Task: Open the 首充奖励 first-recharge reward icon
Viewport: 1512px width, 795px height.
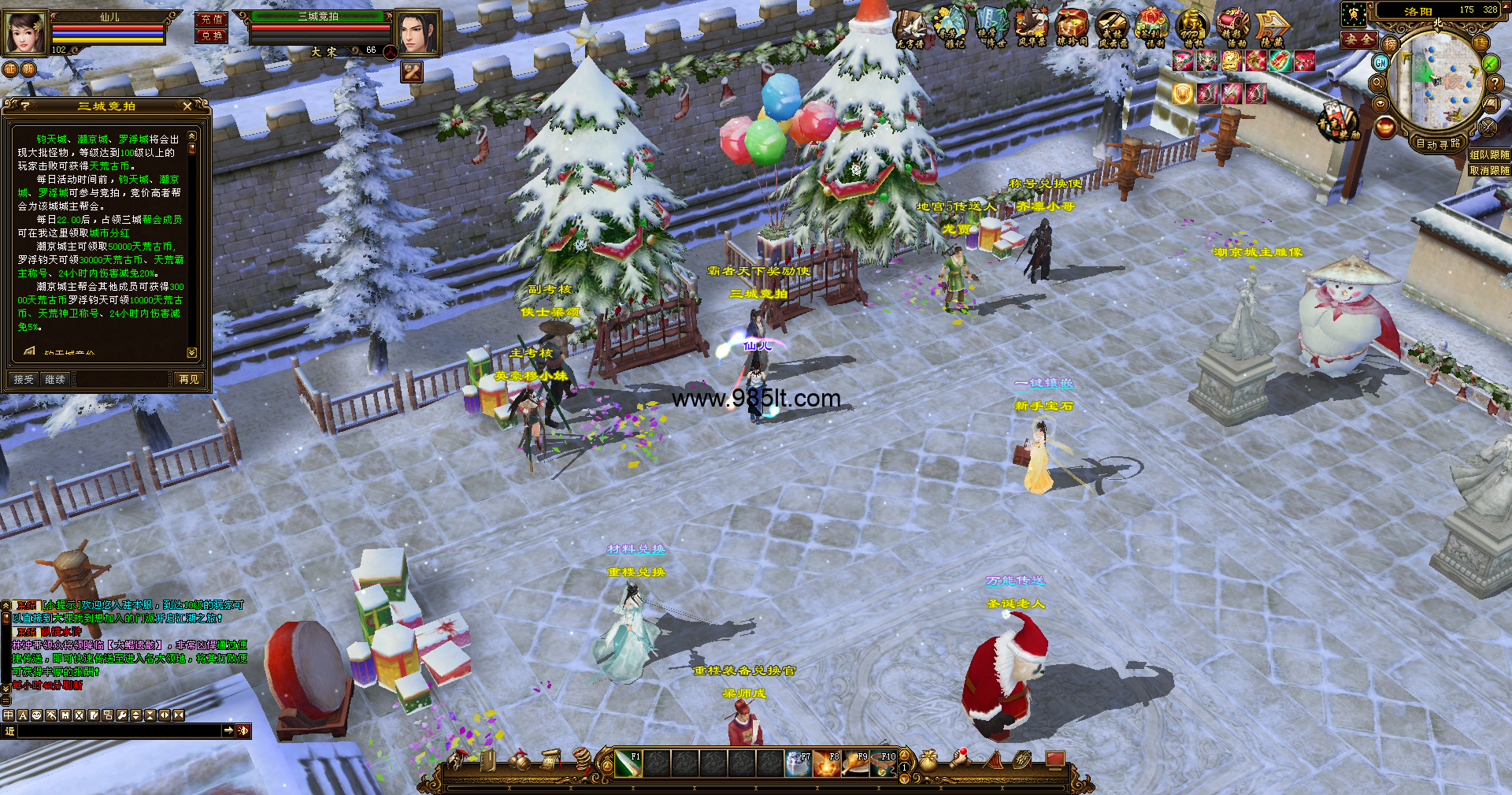Action: [1337, 121]
